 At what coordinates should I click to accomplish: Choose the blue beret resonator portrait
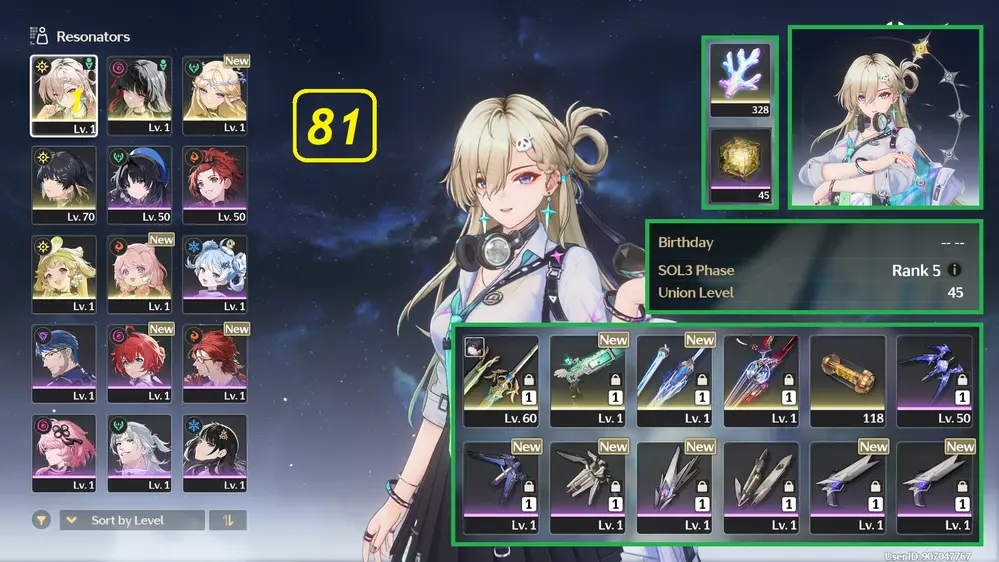tap(139, 184)
